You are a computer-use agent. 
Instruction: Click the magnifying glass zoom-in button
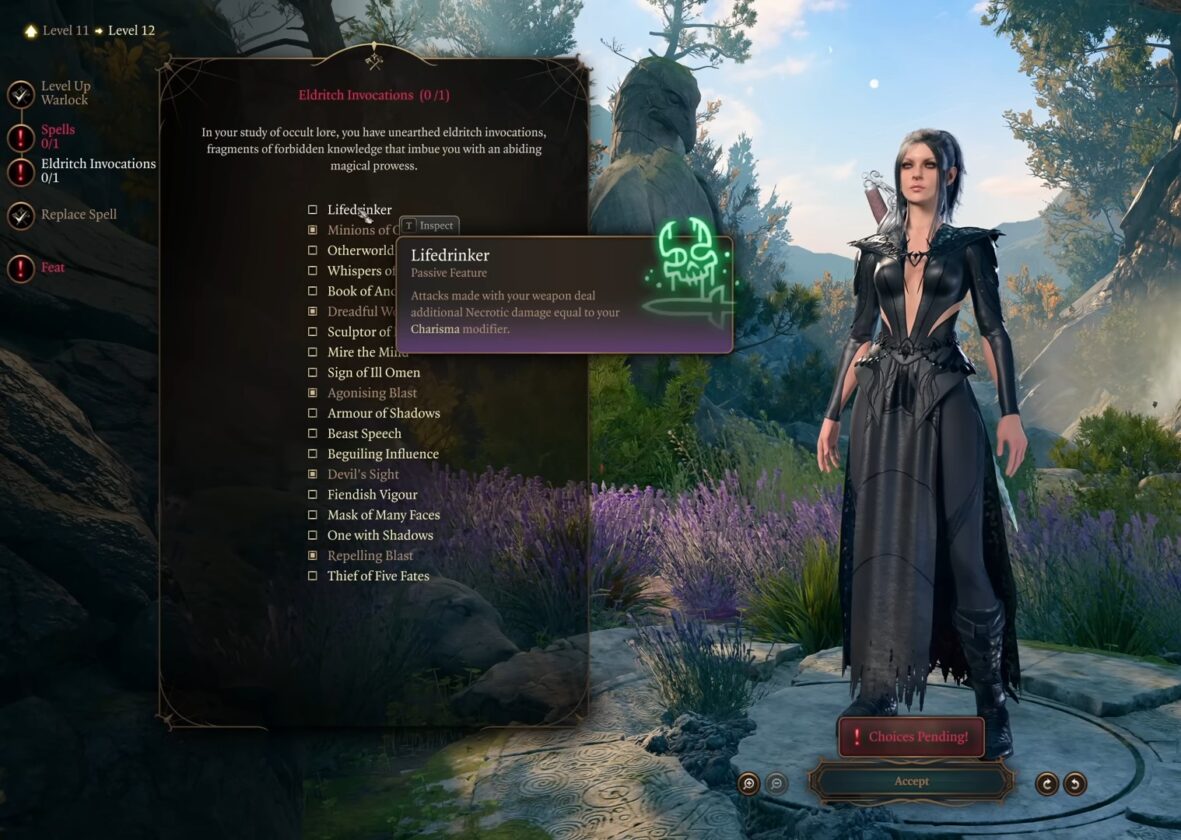(x=748, y=784)
